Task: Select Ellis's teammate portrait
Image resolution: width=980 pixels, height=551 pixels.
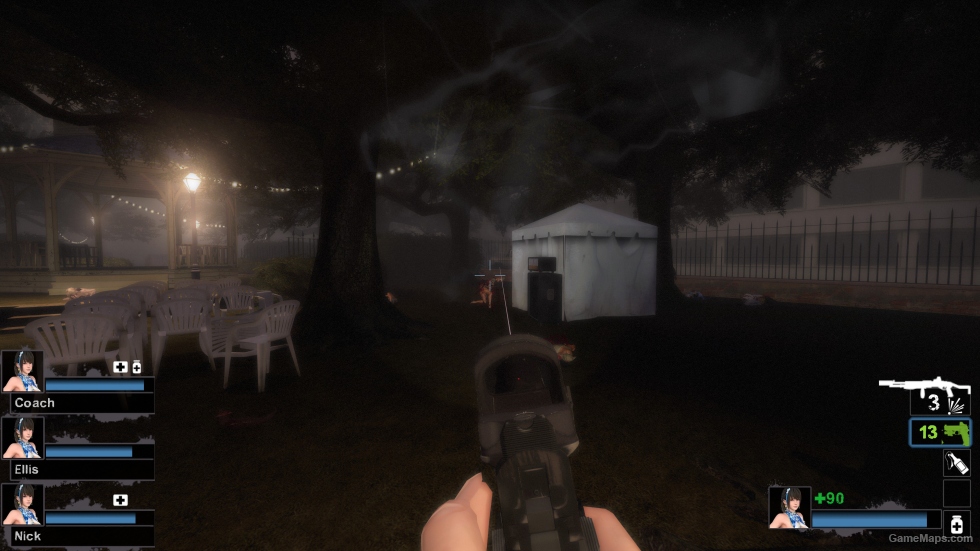Action: [x=22, y=437]
